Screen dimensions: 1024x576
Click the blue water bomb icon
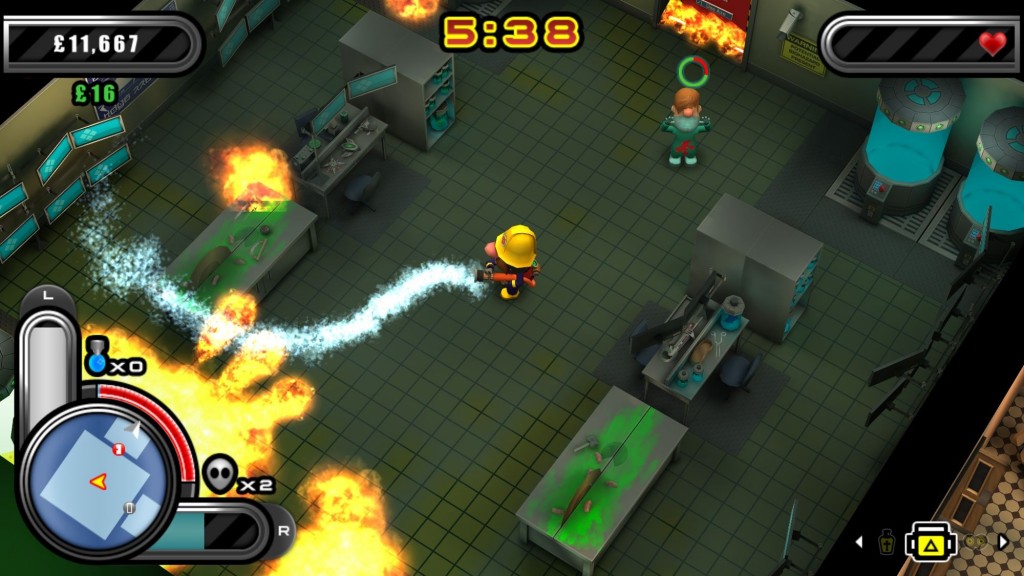coord(96,359)
